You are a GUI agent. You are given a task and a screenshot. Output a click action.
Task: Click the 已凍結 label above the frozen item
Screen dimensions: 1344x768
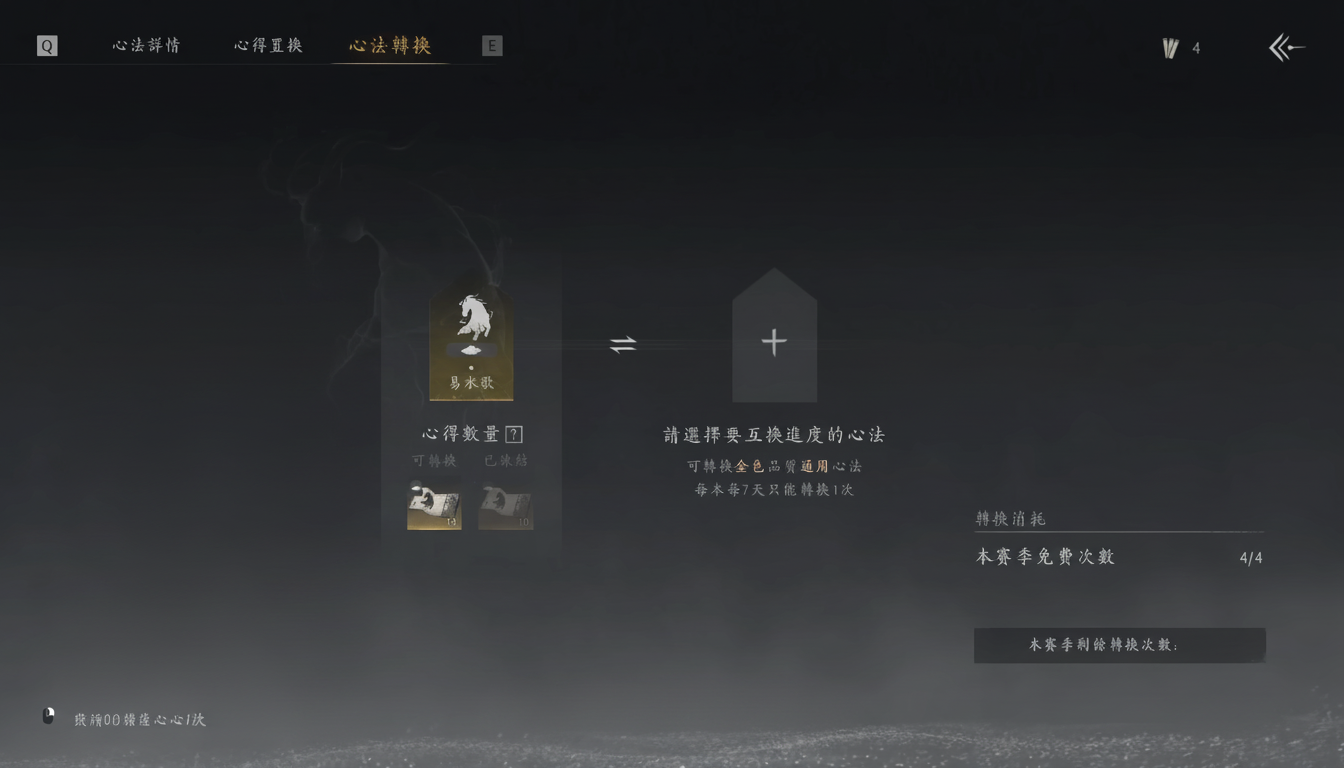pyautogui.click(x=505, y=461)
